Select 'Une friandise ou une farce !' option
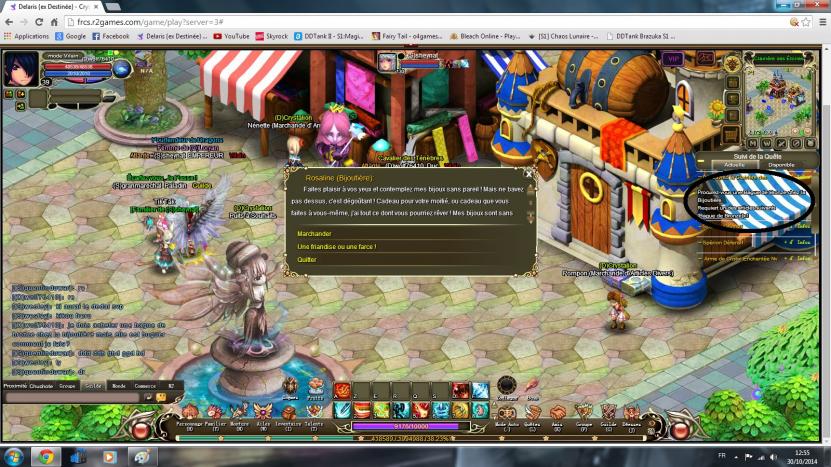Screen dimensions: 831x467 336,246
